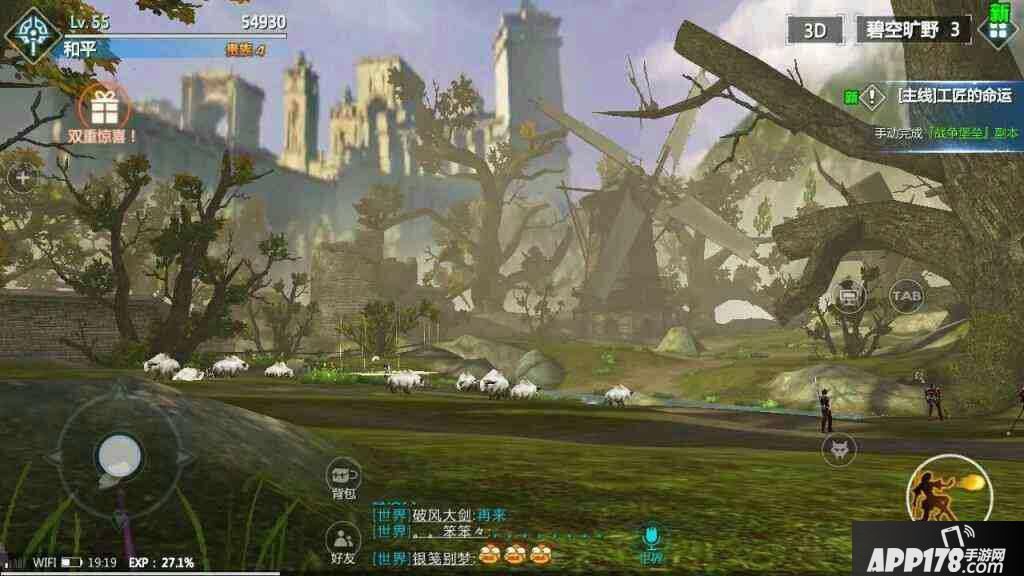This screenshot has height=576, width=1024.
Task: Tap the virtual joystick thumb pad
Action: pyautogui.click(x=119, y=456)
